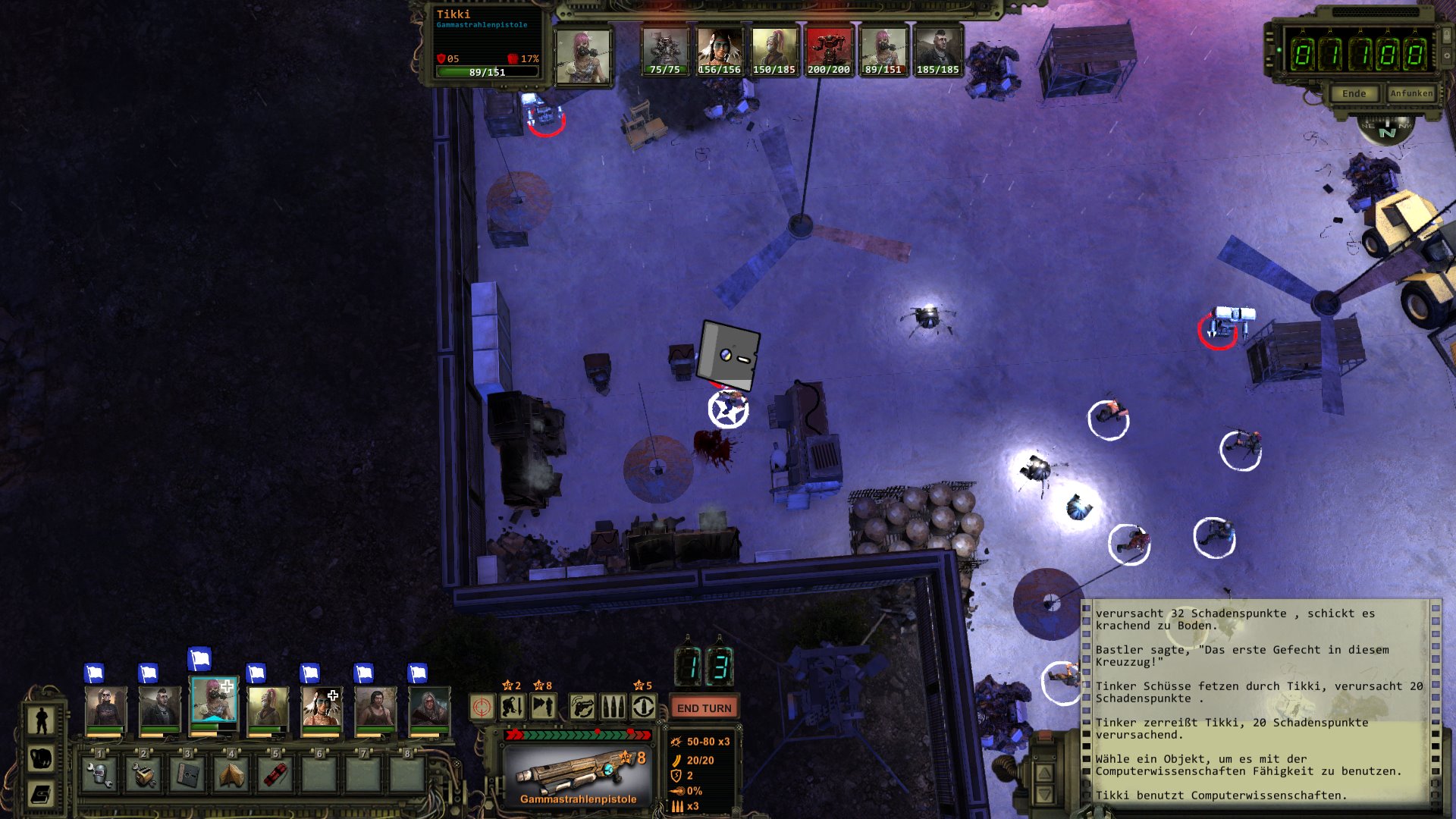
Task: Use the toaster repair hotbar slot
Action: pyautogui.click(x=143, y=775)
